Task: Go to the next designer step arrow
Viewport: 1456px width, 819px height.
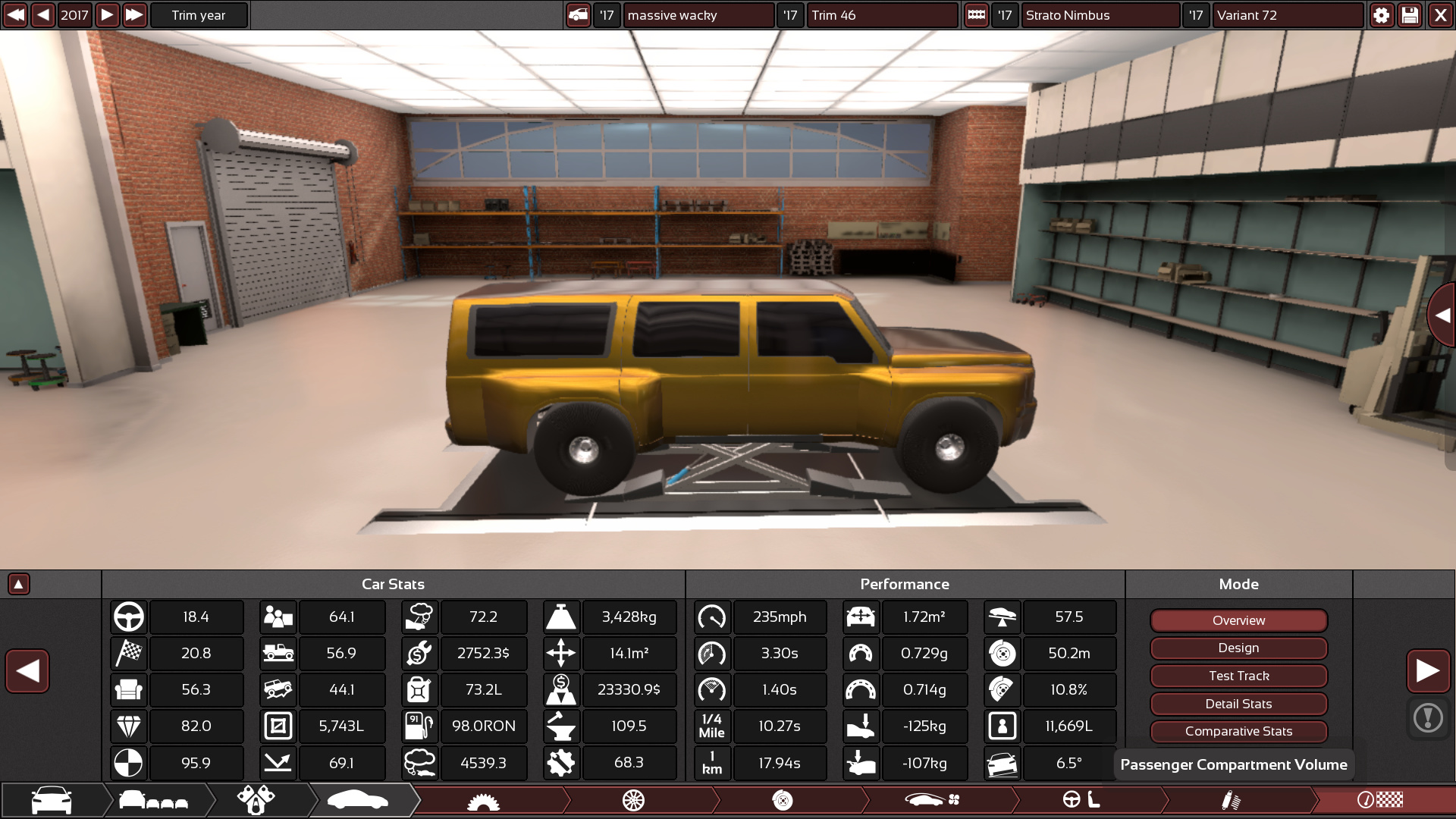Action: pyautogui.click(x=1428, y=671)
